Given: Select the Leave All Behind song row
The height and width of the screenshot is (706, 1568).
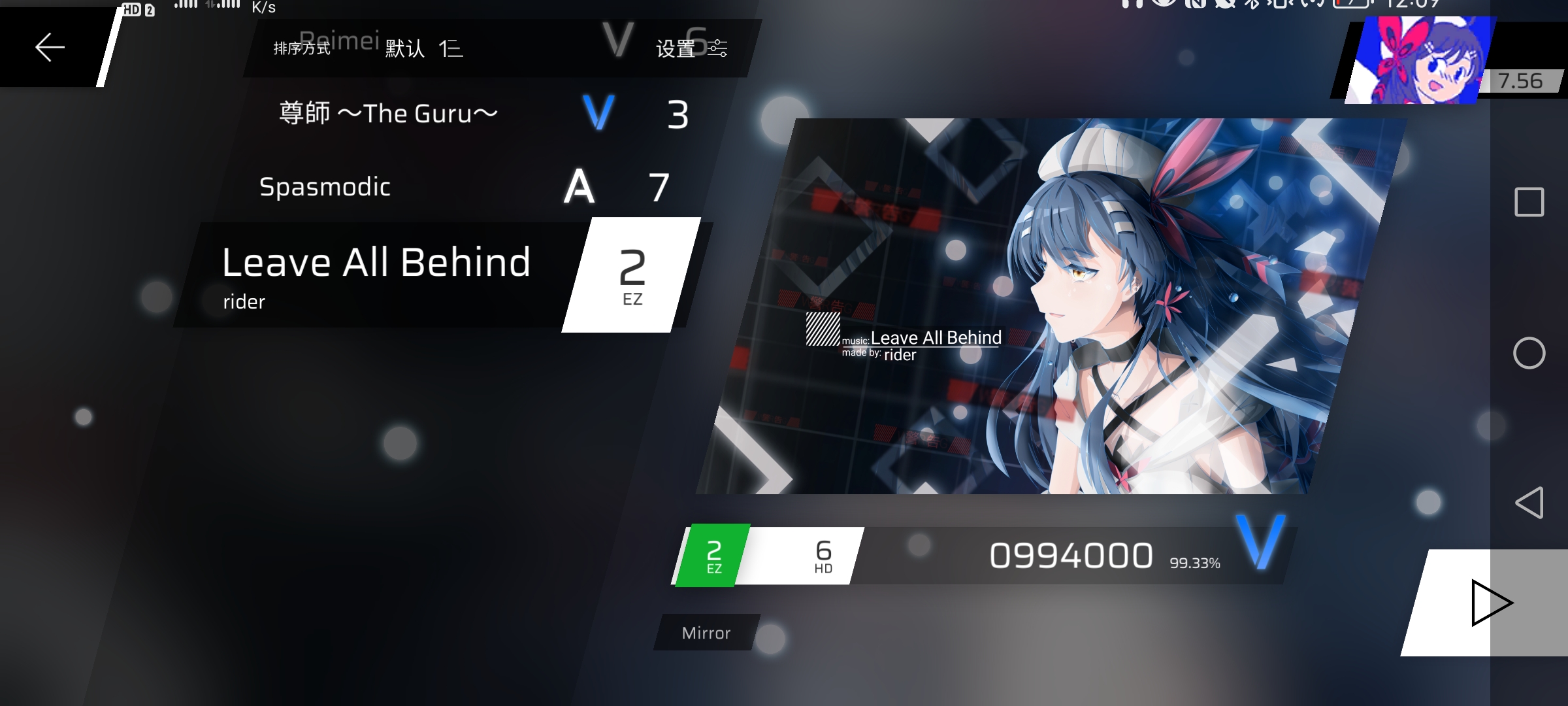Looking at the screenshot, I should 376,275.
